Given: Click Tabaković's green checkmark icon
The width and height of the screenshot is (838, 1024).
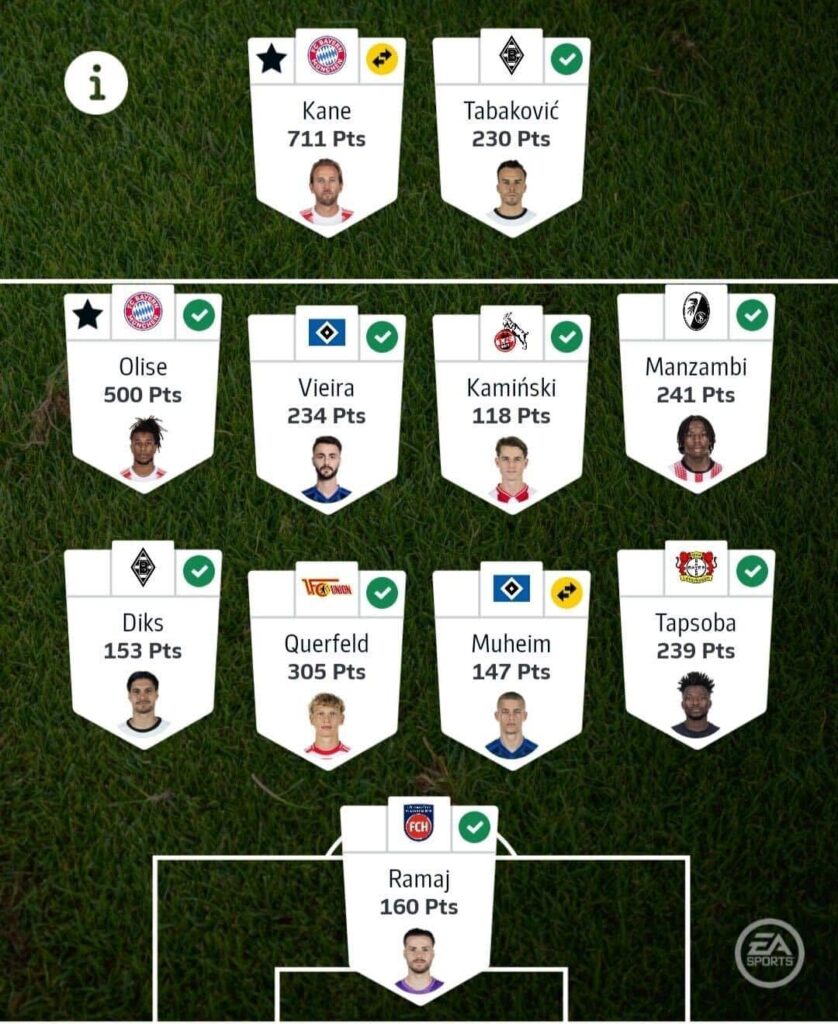Looking at the screenshot, I should tap(567, 59).
